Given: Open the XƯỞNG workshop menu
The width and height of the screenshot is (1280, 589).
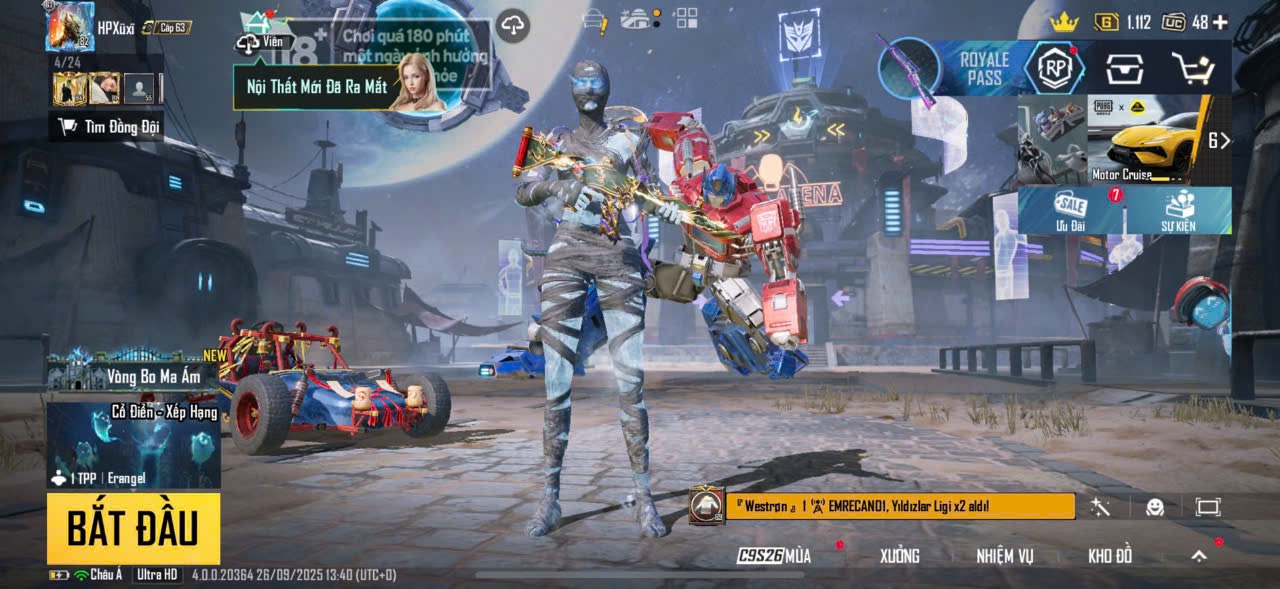Looking at the screenshot, I should click(899, 556).
